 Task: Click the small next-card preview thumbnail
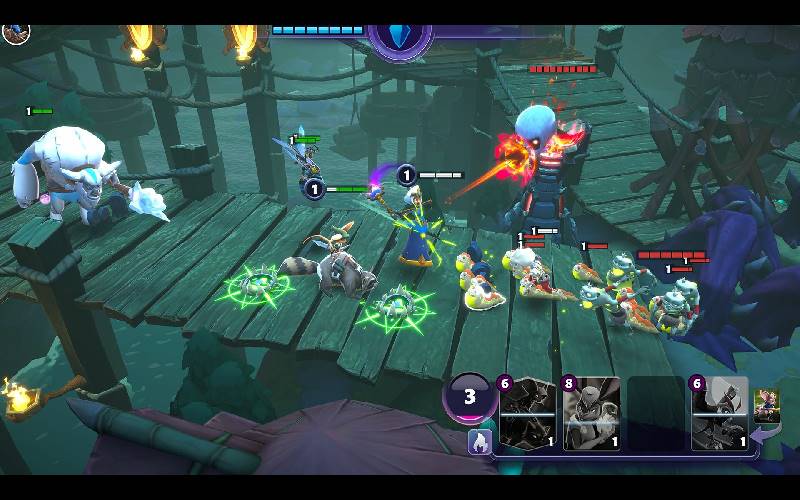point(767,403)
